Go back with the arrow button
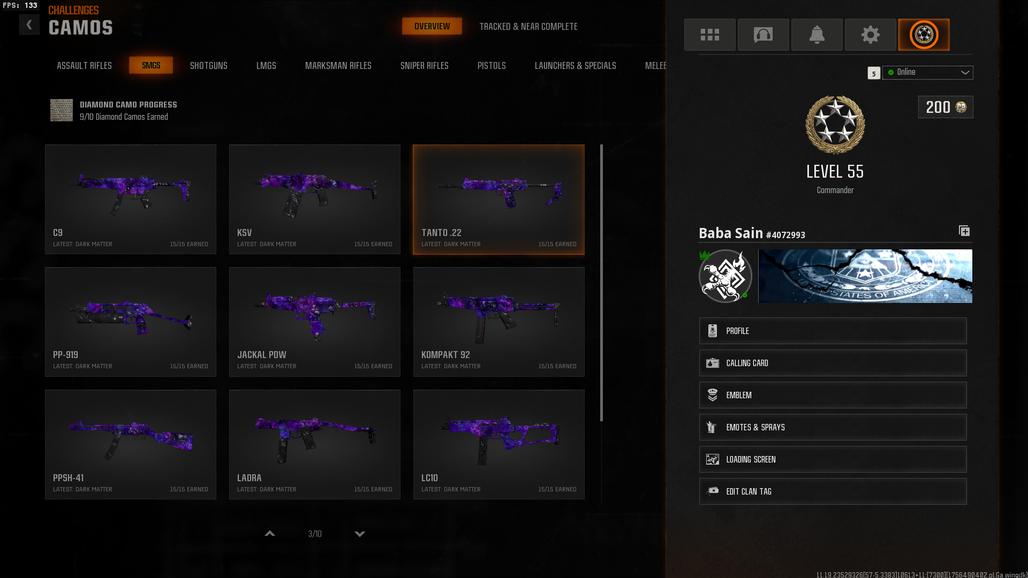The image size is (1028, 578). 29,25
